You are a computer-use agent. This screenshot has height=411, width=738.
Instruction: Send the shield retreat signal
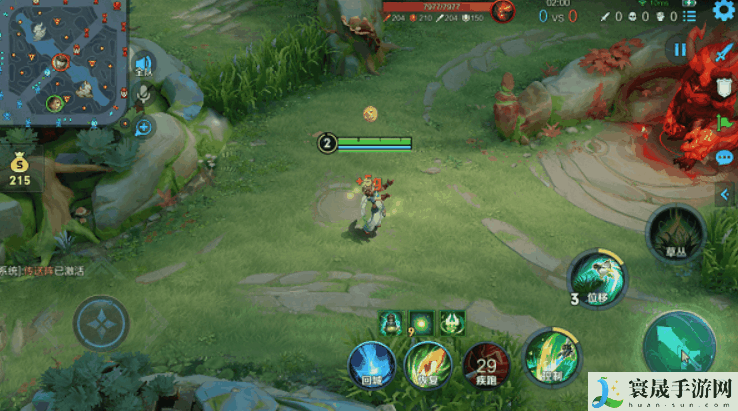(x=723, y=88)
